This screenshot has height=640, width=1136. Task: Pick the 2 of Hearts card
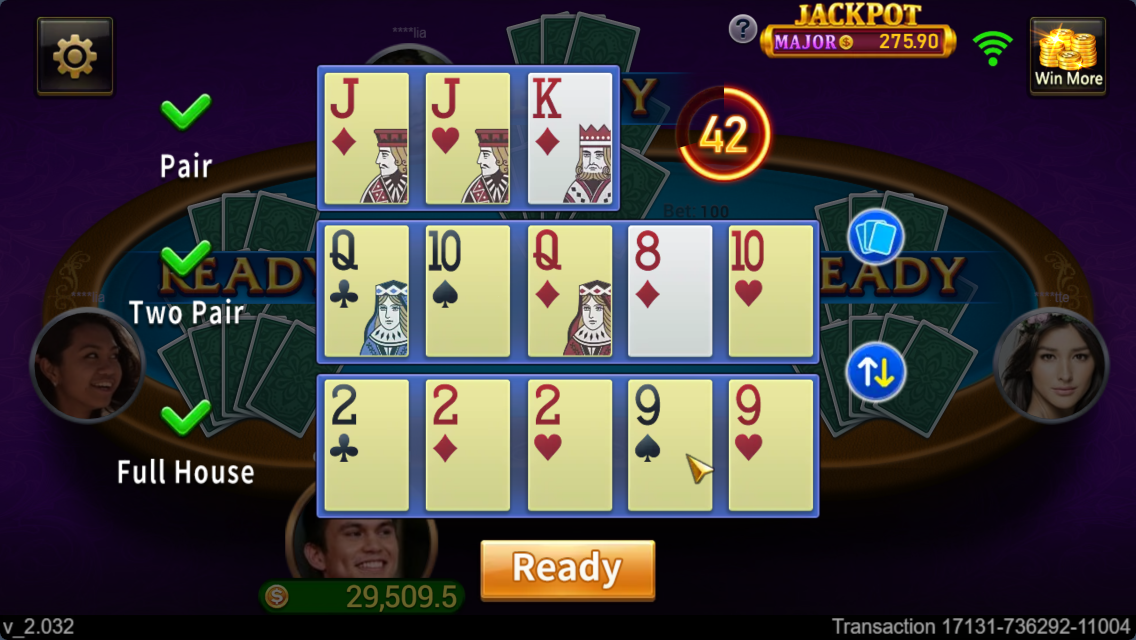570,445
